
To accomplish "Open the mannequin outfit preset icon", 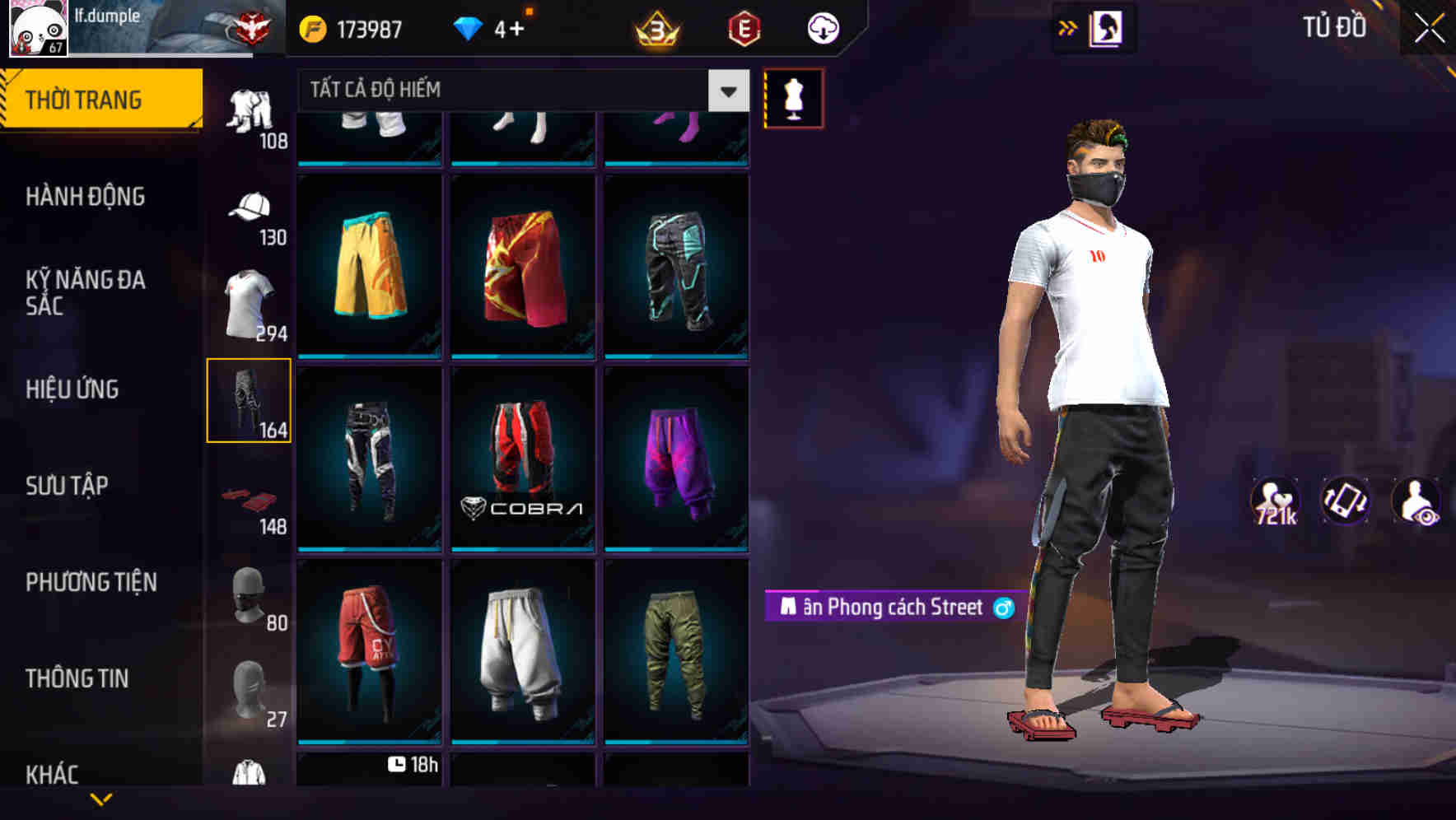I will click(792, 97).
